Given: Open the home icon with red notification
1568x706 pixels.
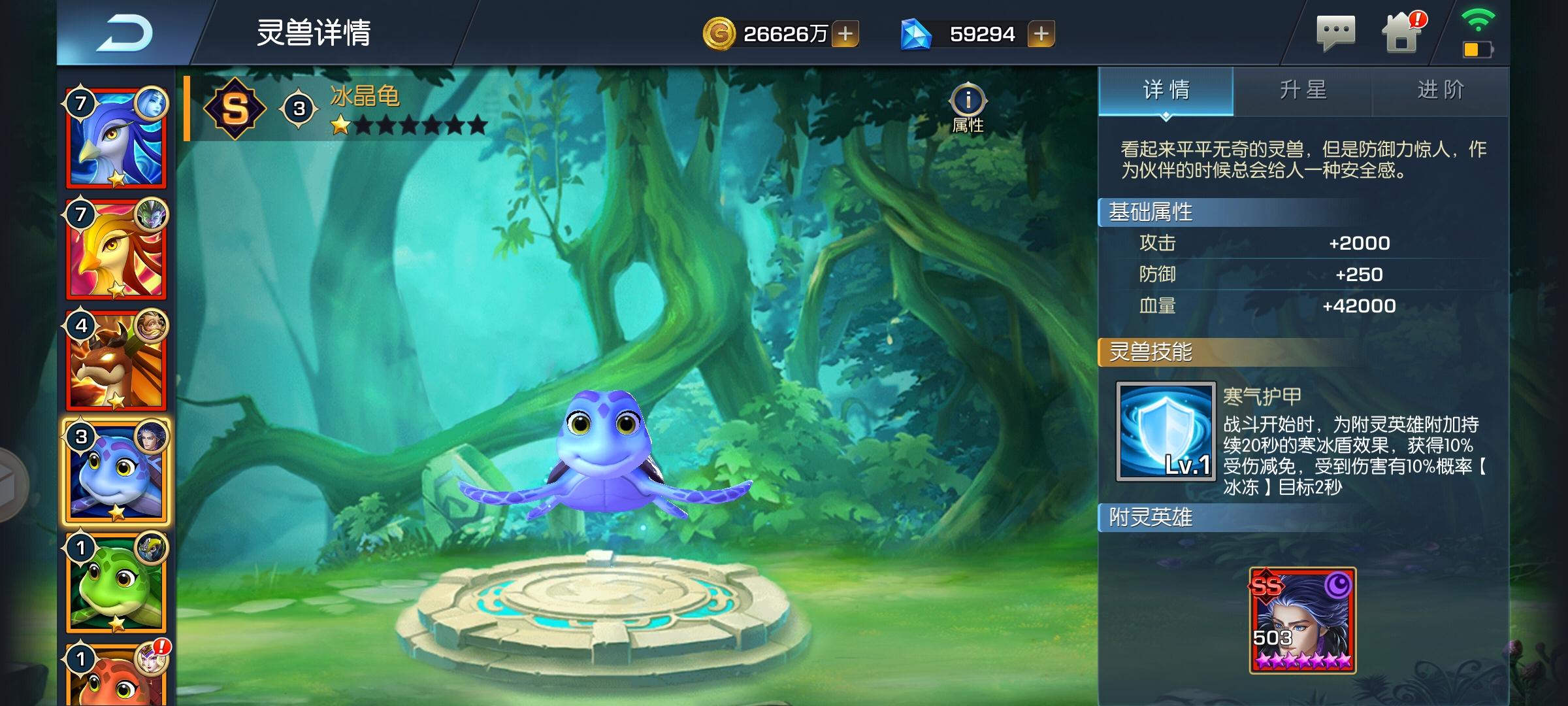Looking at the screenshot, I should 1401,34.
